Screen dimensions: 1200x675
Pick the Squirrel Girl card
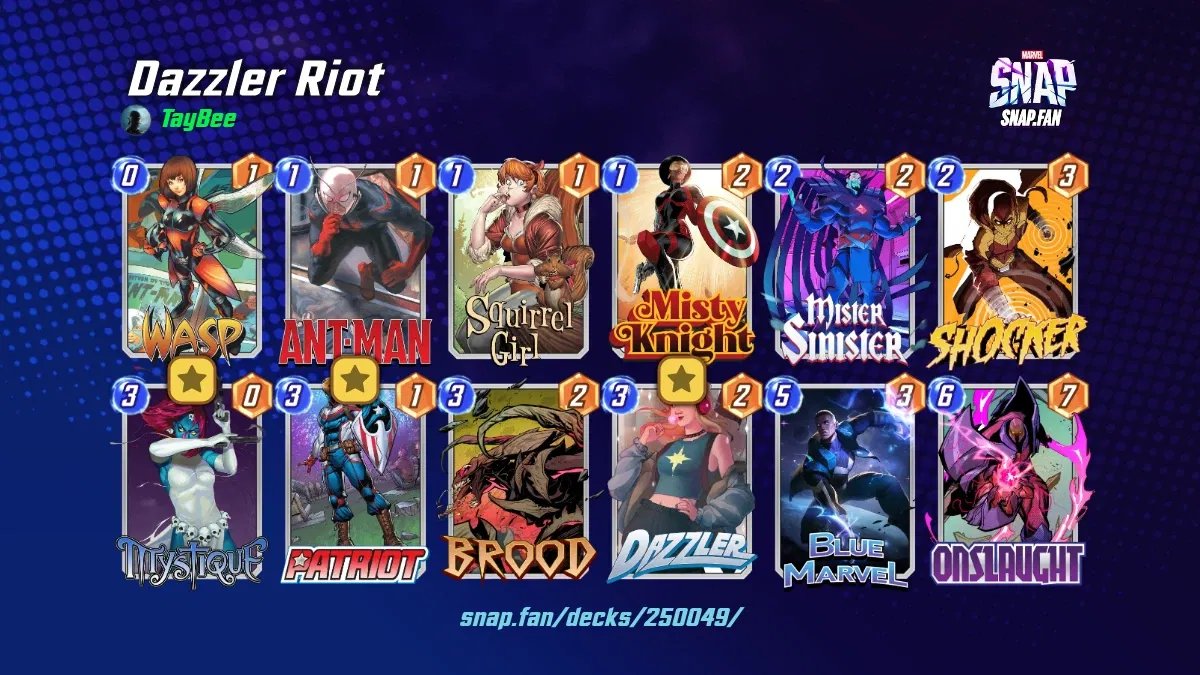point(520,262)
